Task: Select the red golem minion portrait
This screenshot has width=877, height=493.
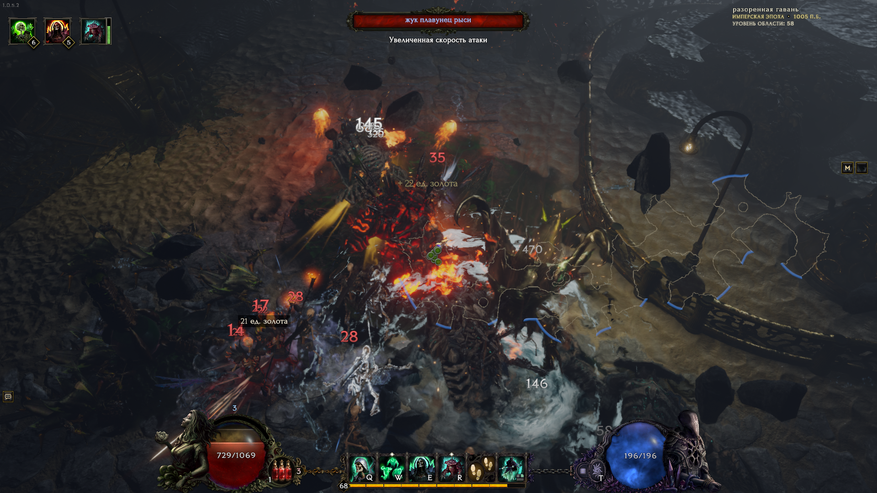Action: click(x=92, y=31)
